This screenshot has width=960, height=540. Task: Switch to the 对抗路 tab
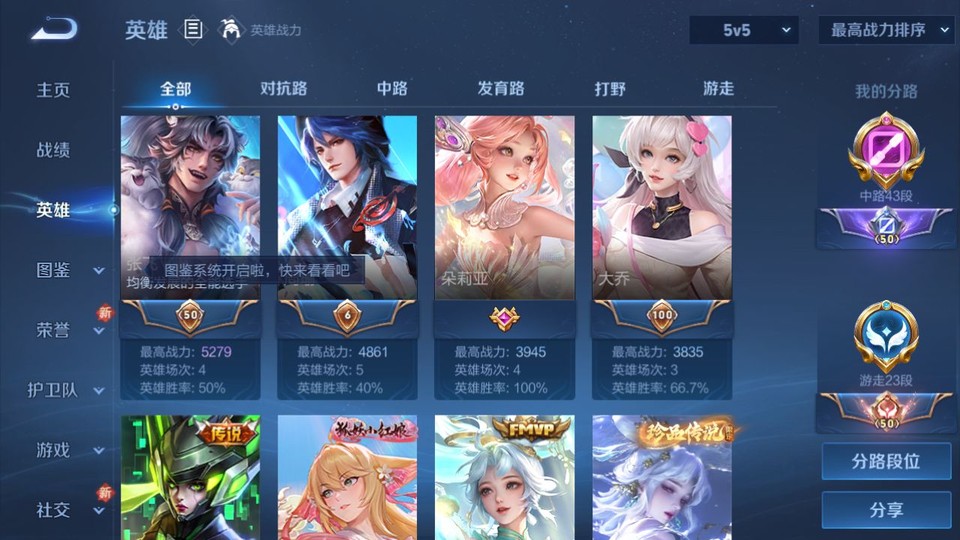[x=283, y=88]
